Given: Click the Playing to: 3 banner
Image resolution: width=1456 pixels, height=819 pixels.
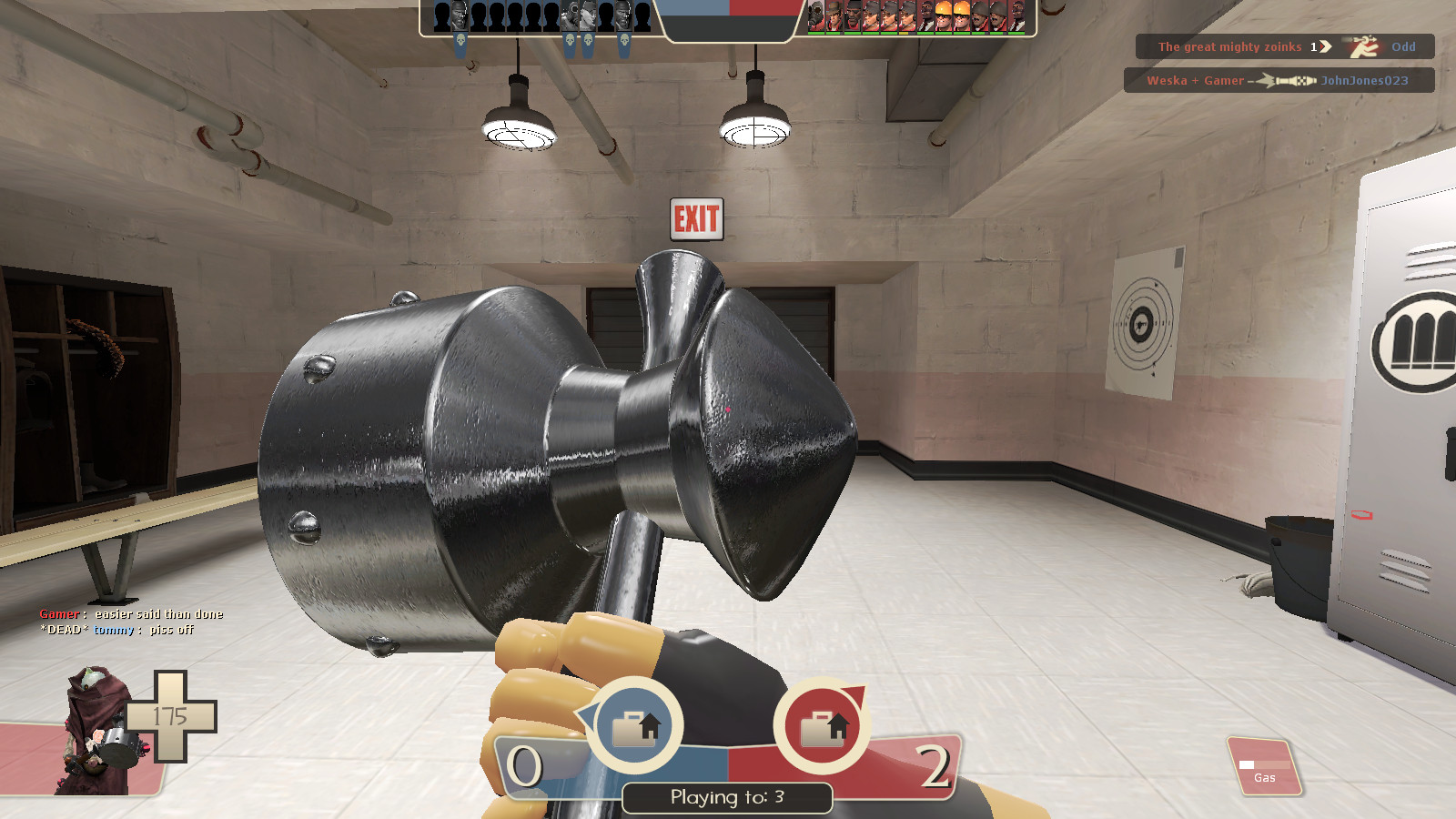Looking at the screenshot, I should (x=728, y=797).
